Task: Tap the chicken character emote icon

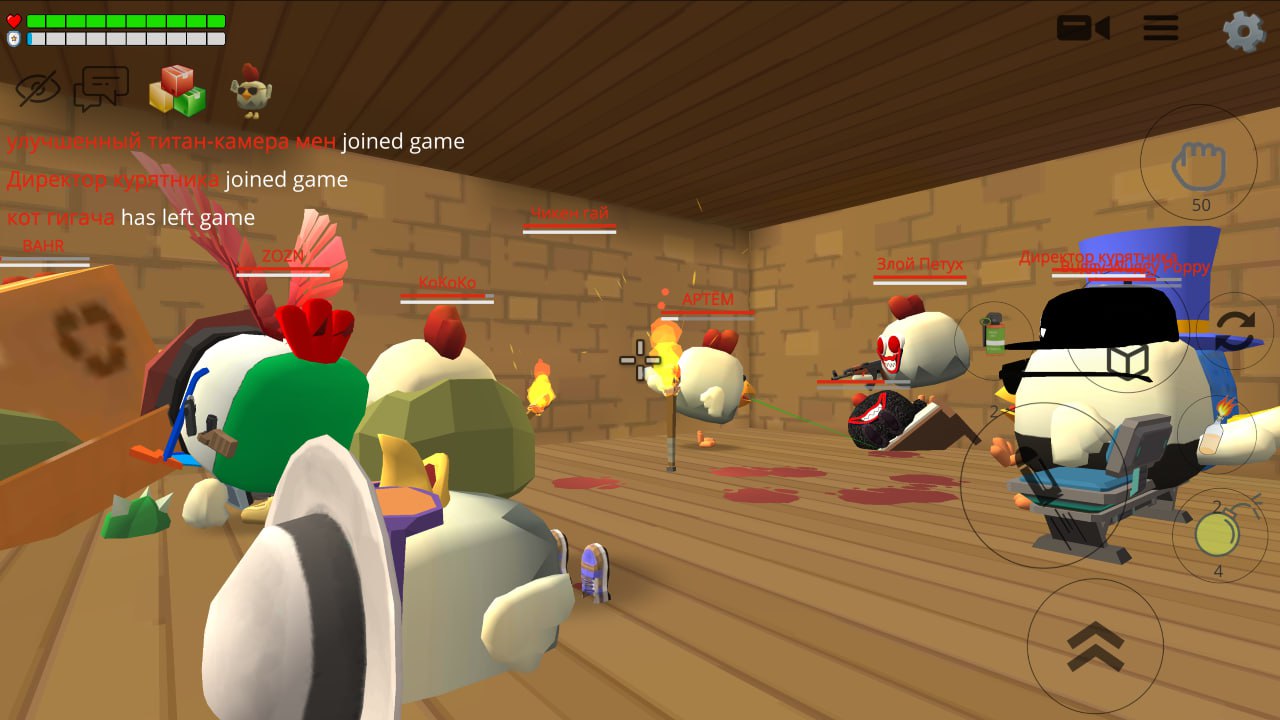Action: (253, 88)
